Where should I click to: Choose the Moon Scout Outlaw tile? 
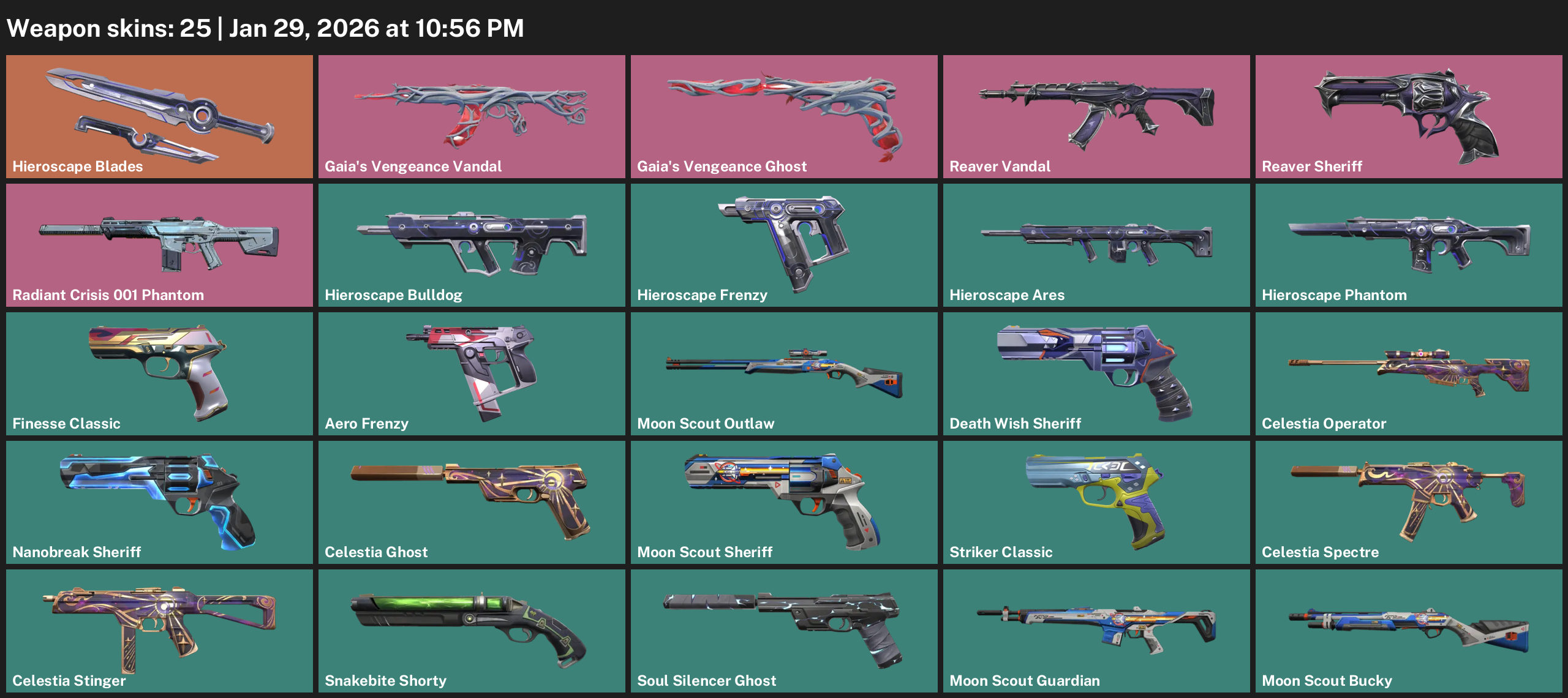pyautogui.click(x=784, y=373)
